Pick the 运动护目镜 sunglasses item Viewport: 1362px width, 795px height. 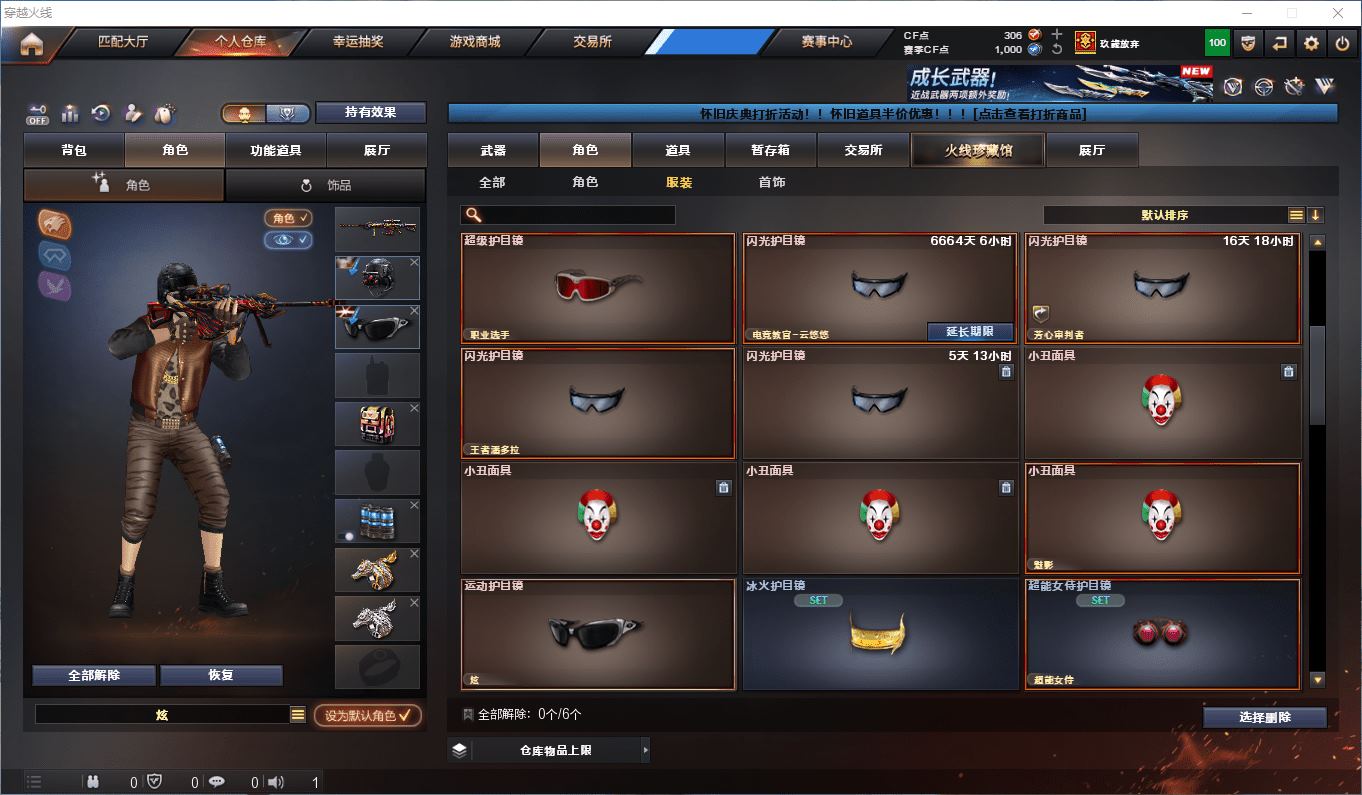[x=598, y=634]
